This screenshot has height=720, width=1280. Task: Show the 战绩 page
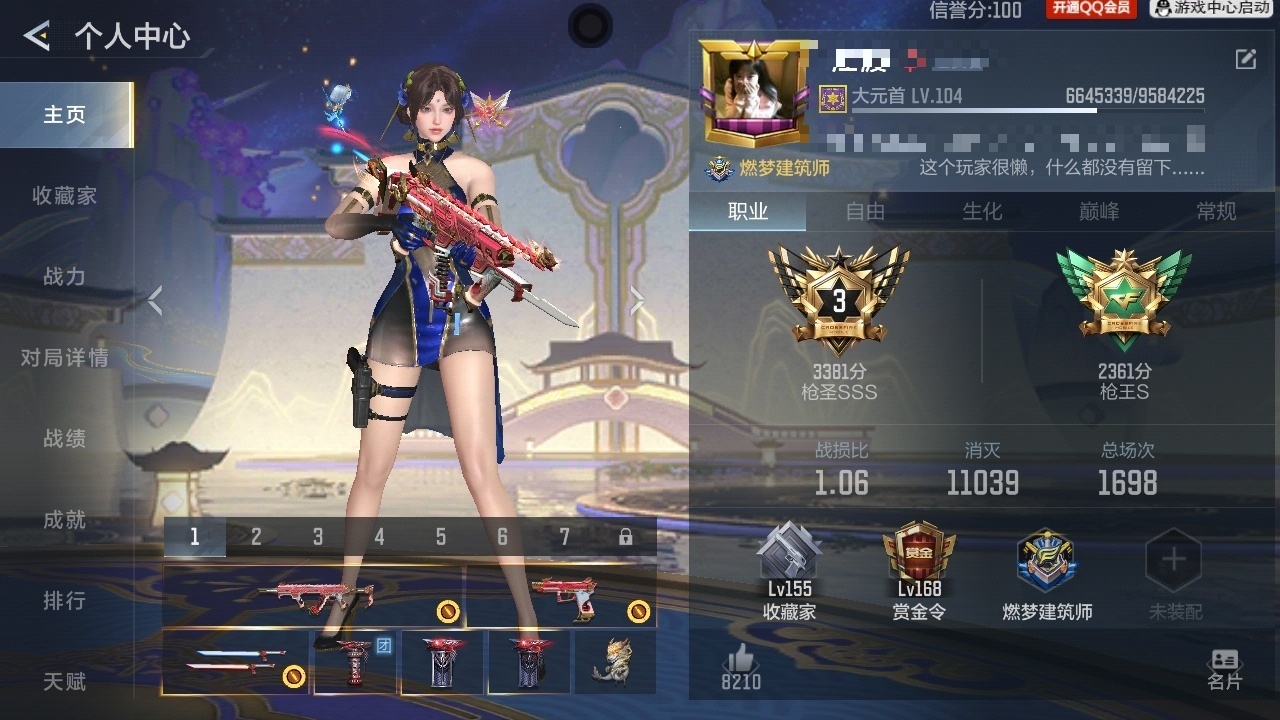65,438
